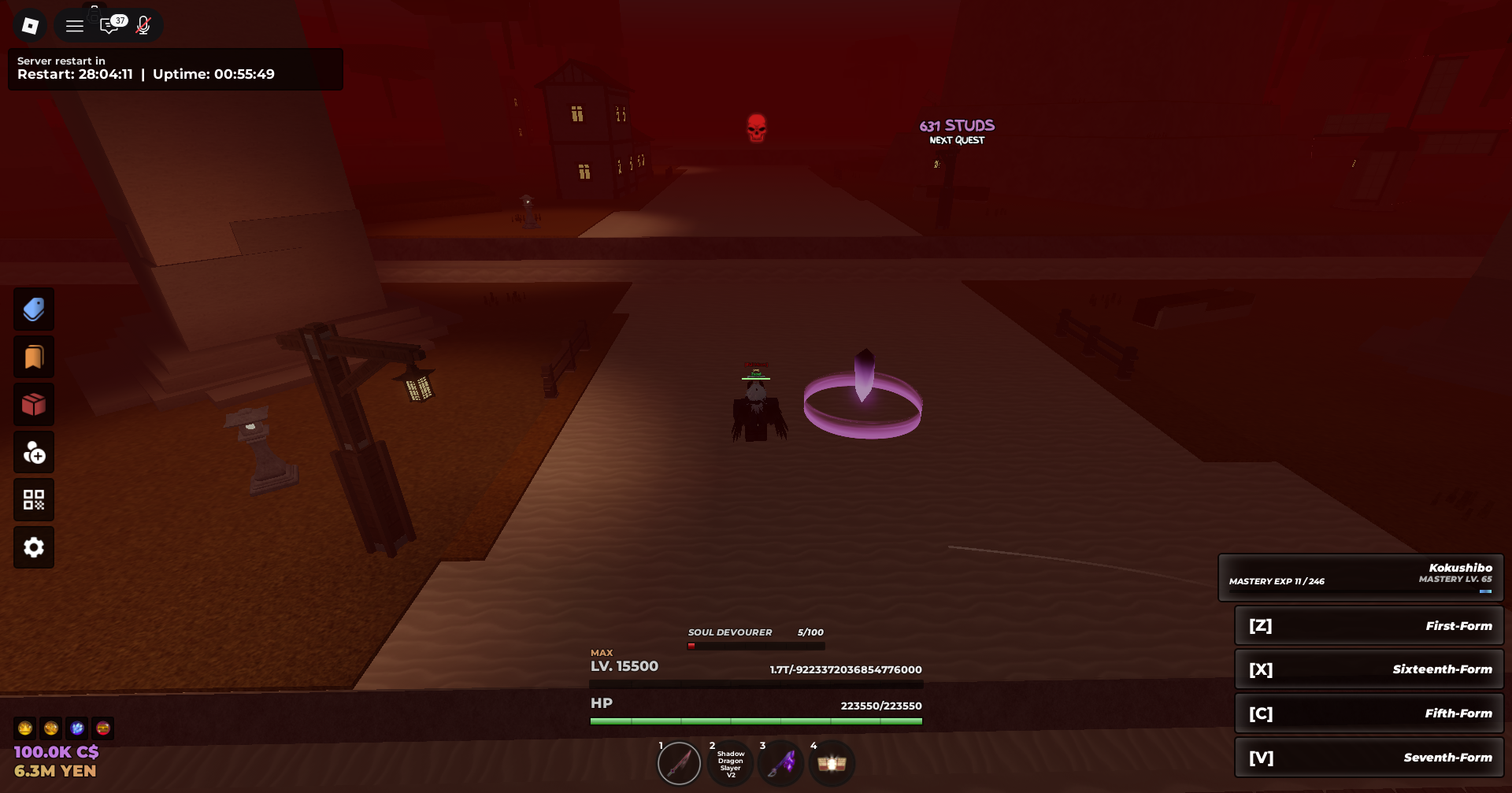Open the chat bubble with 37 notifications
1512x793 pixels.
(110, 25)
